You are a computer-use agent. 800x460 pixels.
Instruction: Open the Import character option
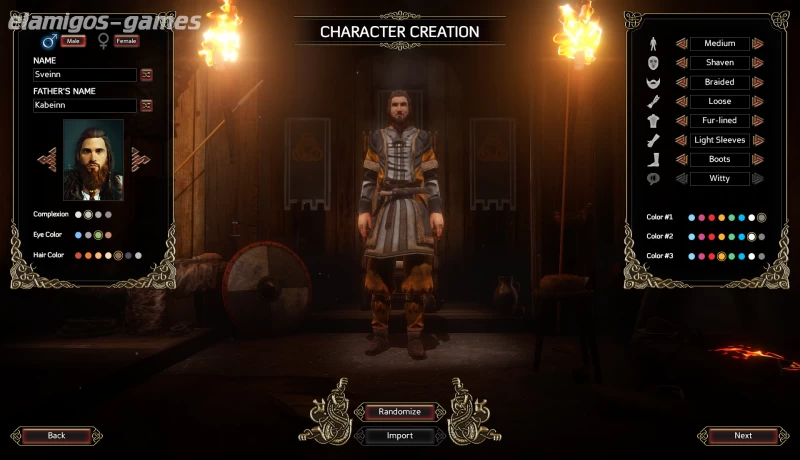point(399,436)
